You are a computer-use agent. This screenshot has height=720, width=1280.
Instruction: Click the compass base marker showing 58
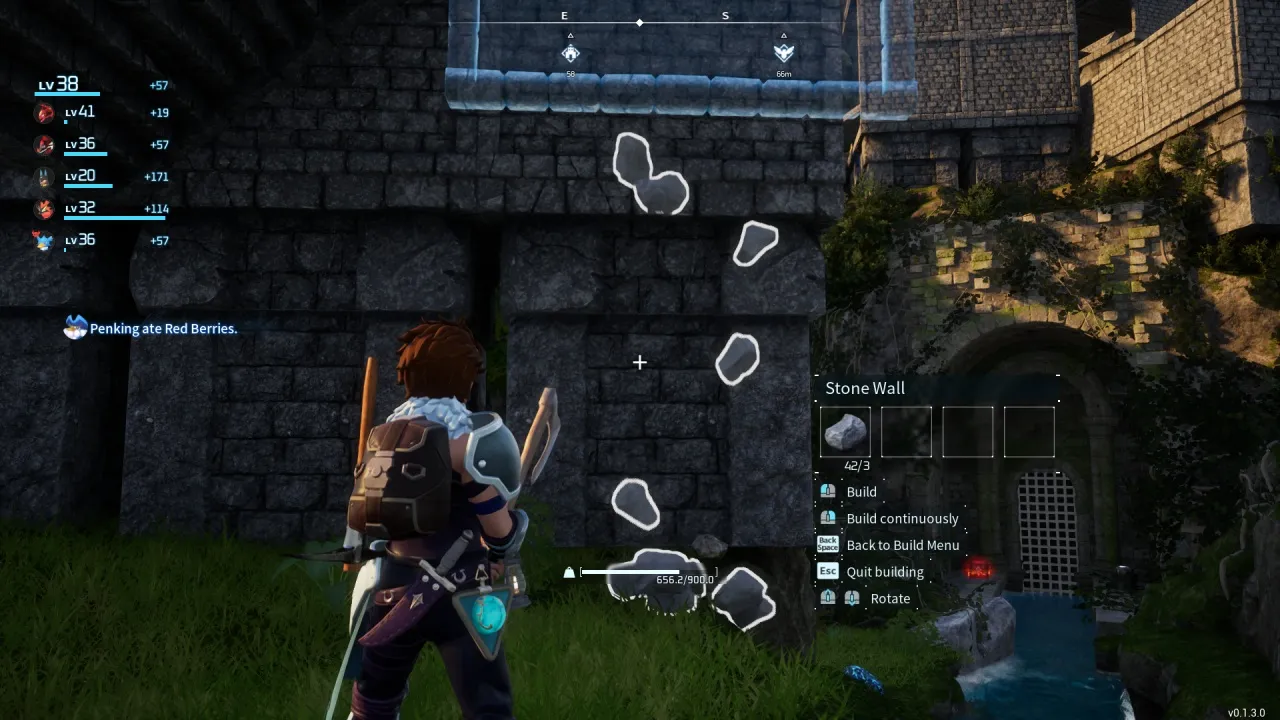tap(570, 53)
